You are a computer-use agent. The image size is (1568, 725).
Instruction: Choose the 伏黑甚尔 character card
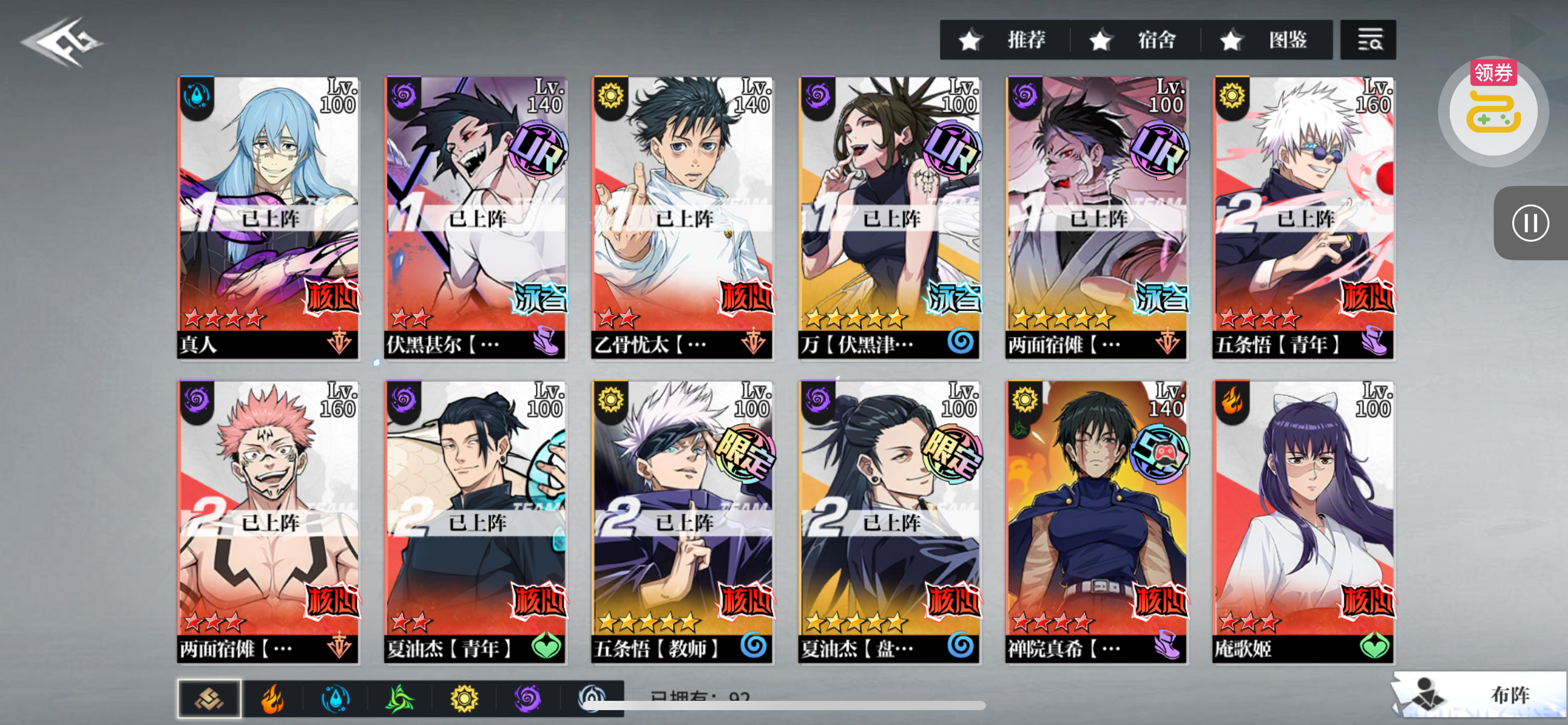[475, 217]
